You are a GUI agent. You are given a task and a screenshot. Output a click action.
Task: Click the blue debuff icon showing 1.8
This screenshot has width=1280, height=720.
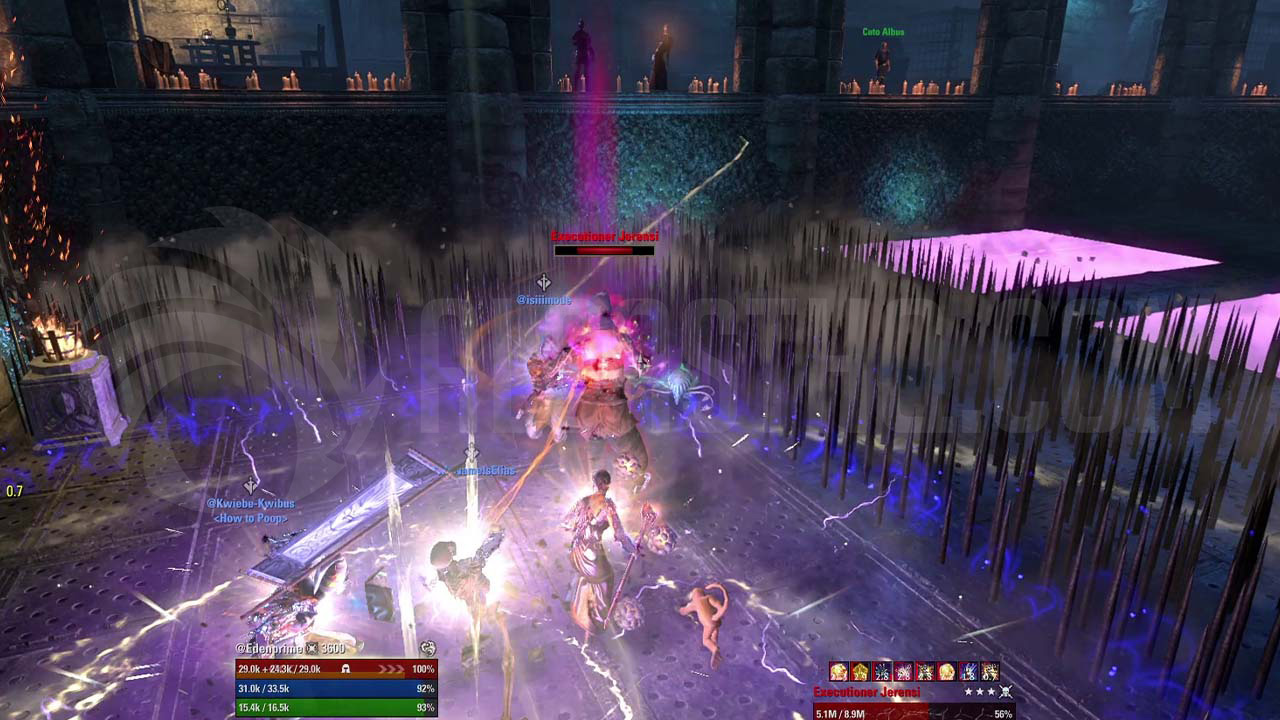968,671
